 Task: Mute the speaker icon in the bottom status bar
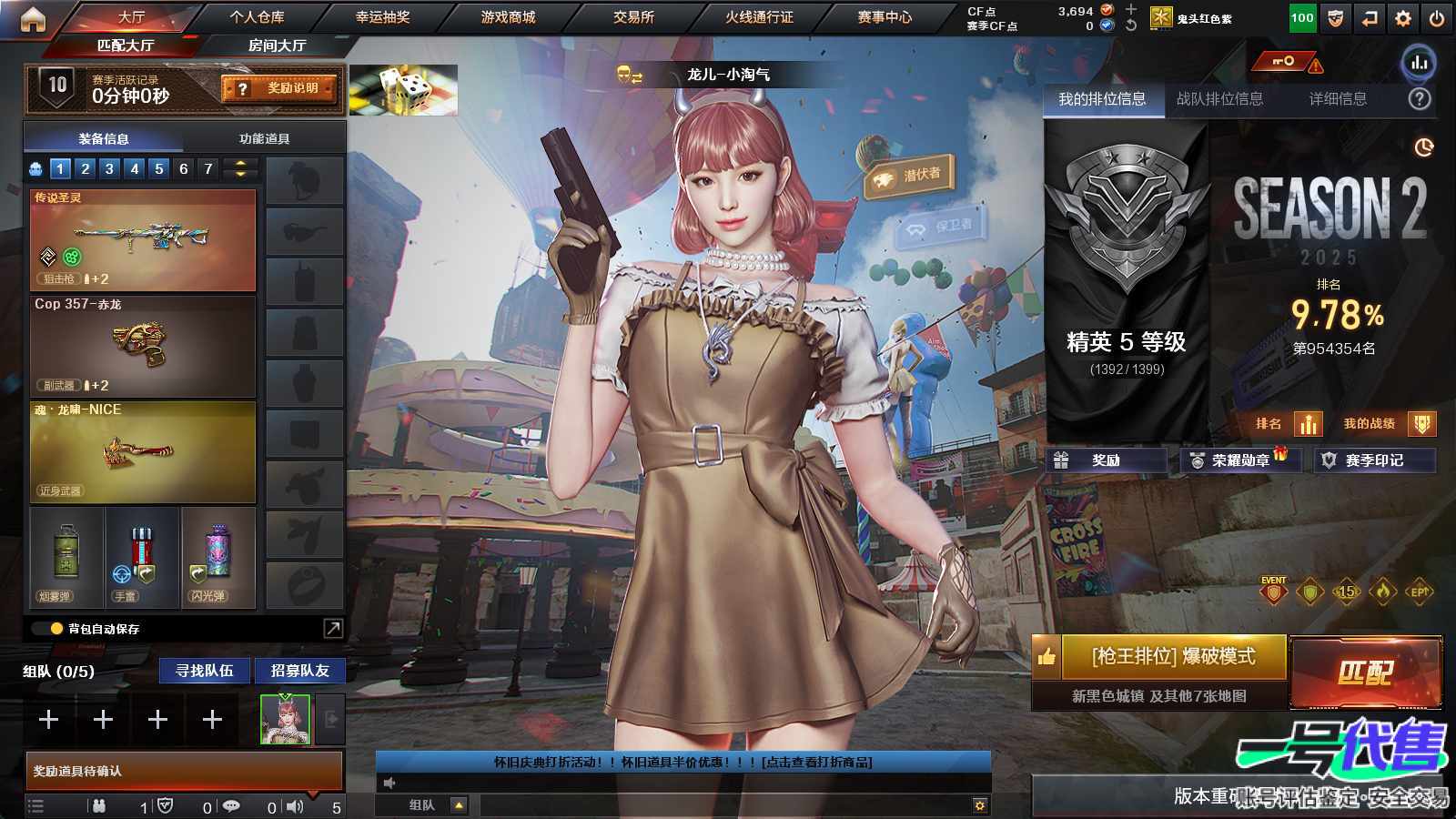(297, 804)
